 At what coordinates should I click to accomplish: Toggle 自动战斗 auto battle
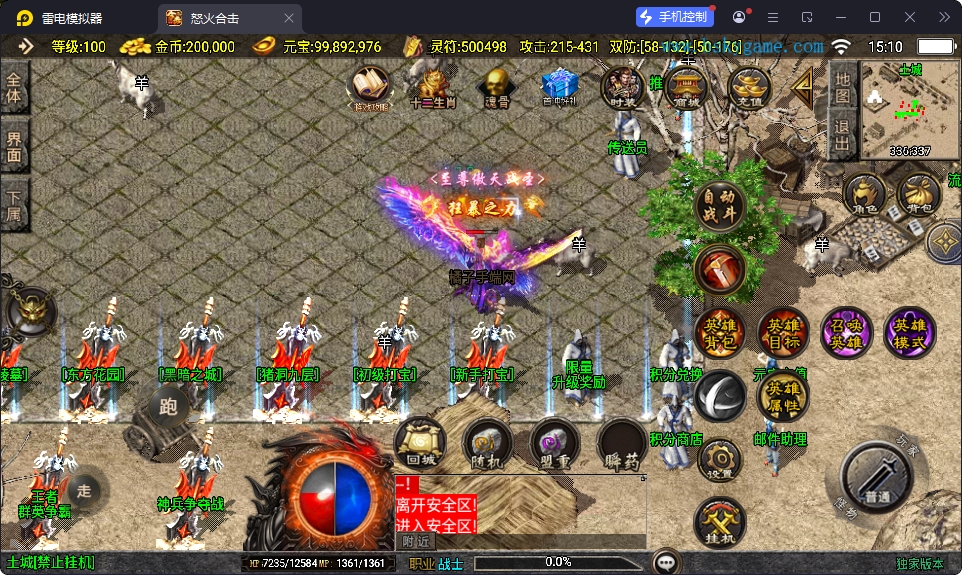coord(720,204)
